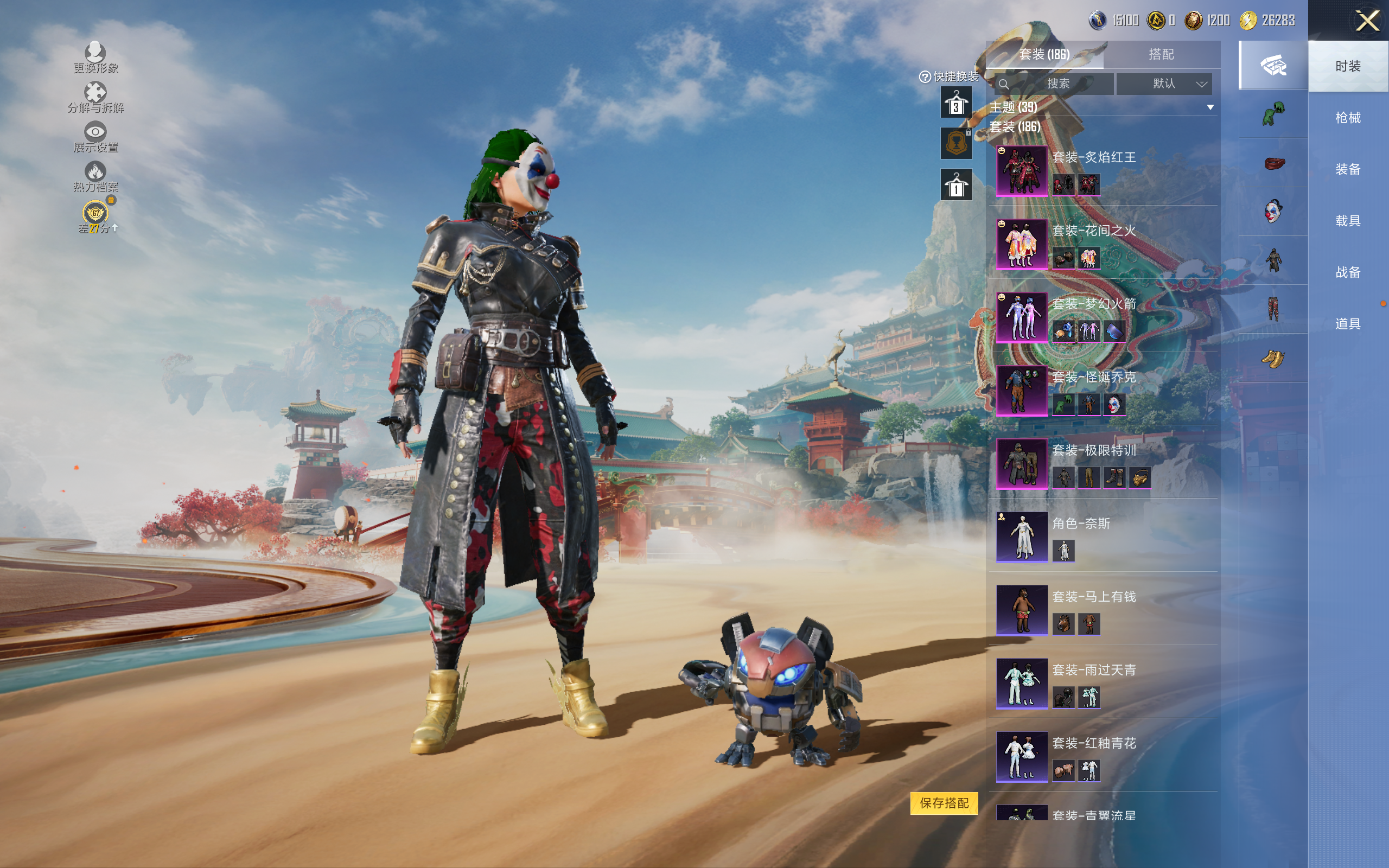Go to the 道具 category
Screen dimensions: 1389x868
tap(1348, 324)
